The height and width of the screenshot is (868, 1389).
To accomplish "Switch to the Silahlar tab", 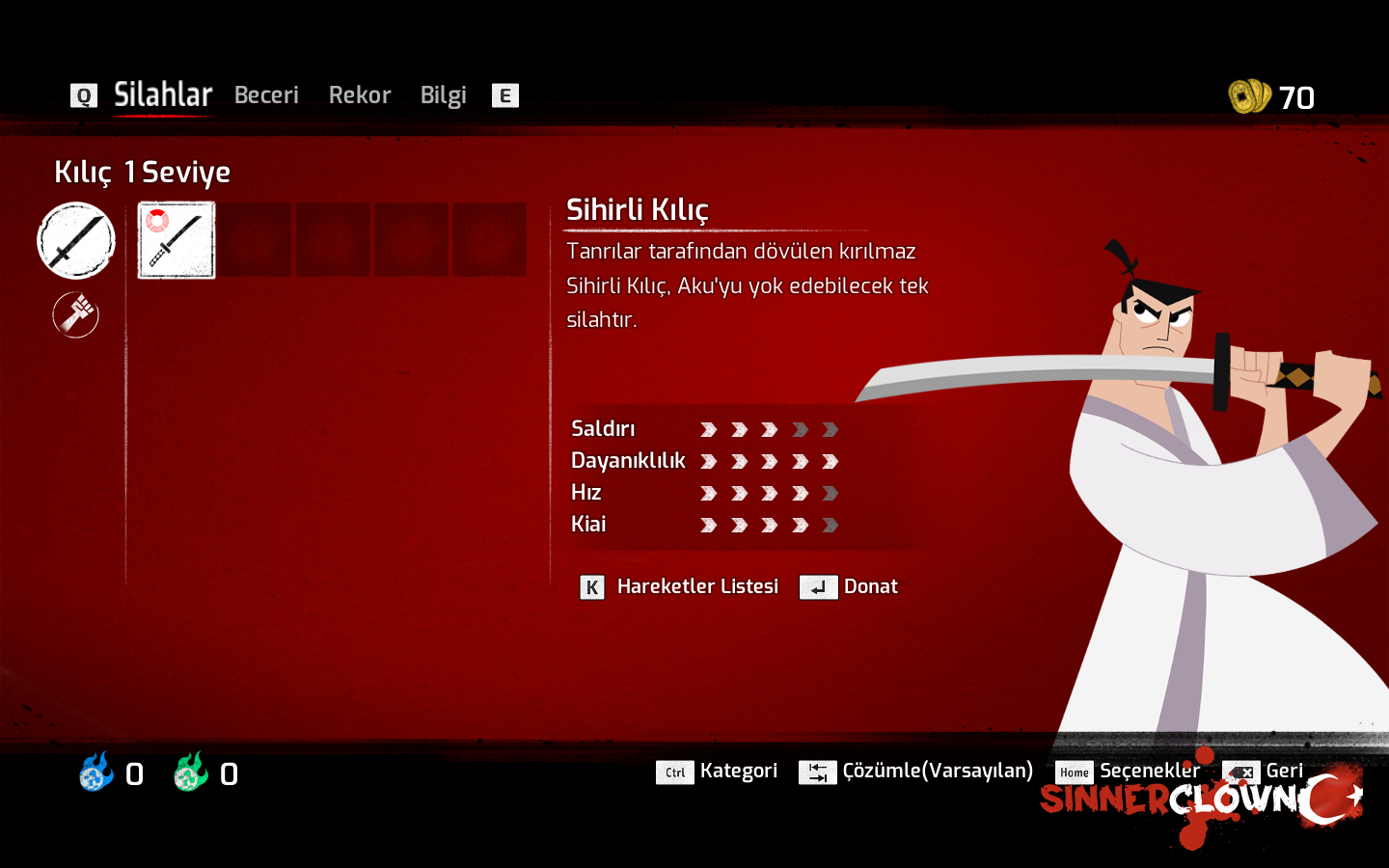I will click(162, 95).
